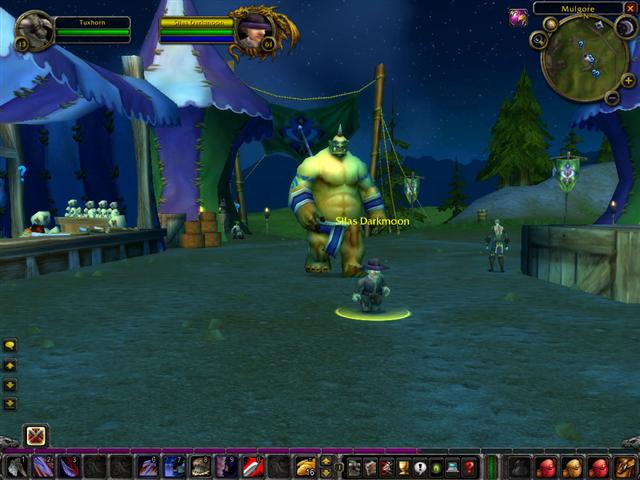Open the quest log exclamation mark button
640x480 pixels.
[420, 467]
